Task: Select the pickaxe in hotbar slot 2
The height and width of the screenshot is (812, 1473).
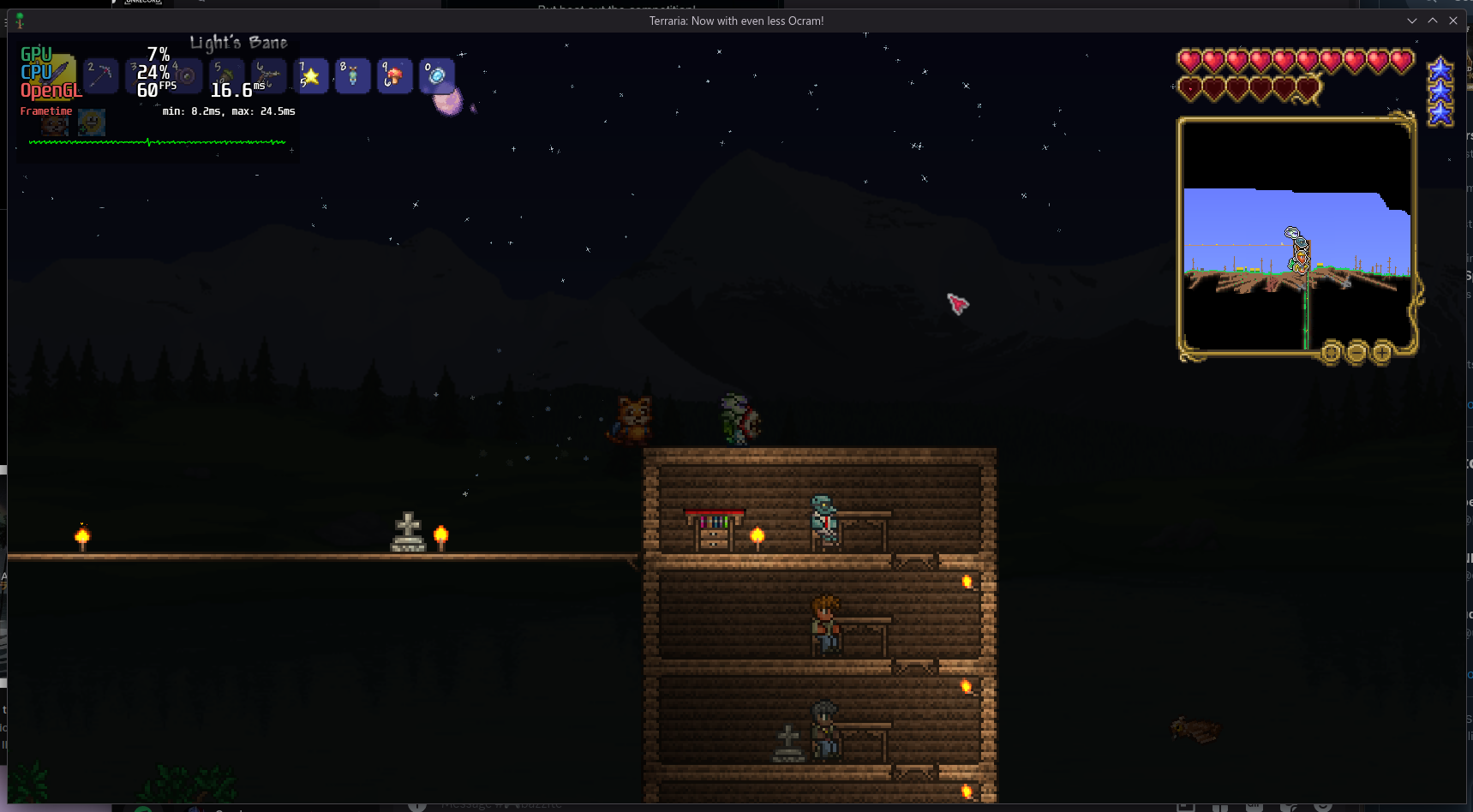Action: (101, 75)
